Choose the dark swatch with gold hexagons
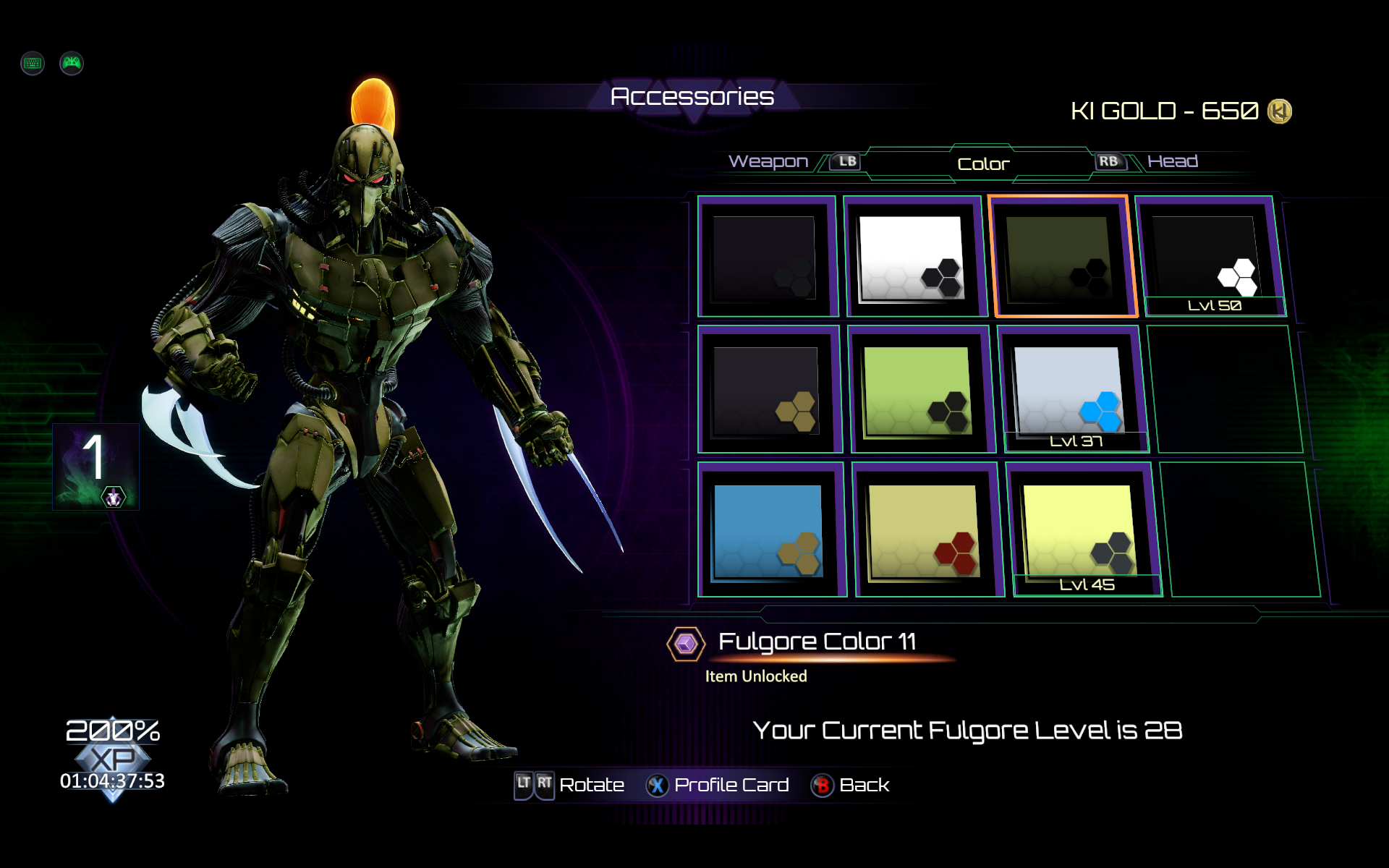The width and height of the screenshot is (1389, 868). coord(767,391)
